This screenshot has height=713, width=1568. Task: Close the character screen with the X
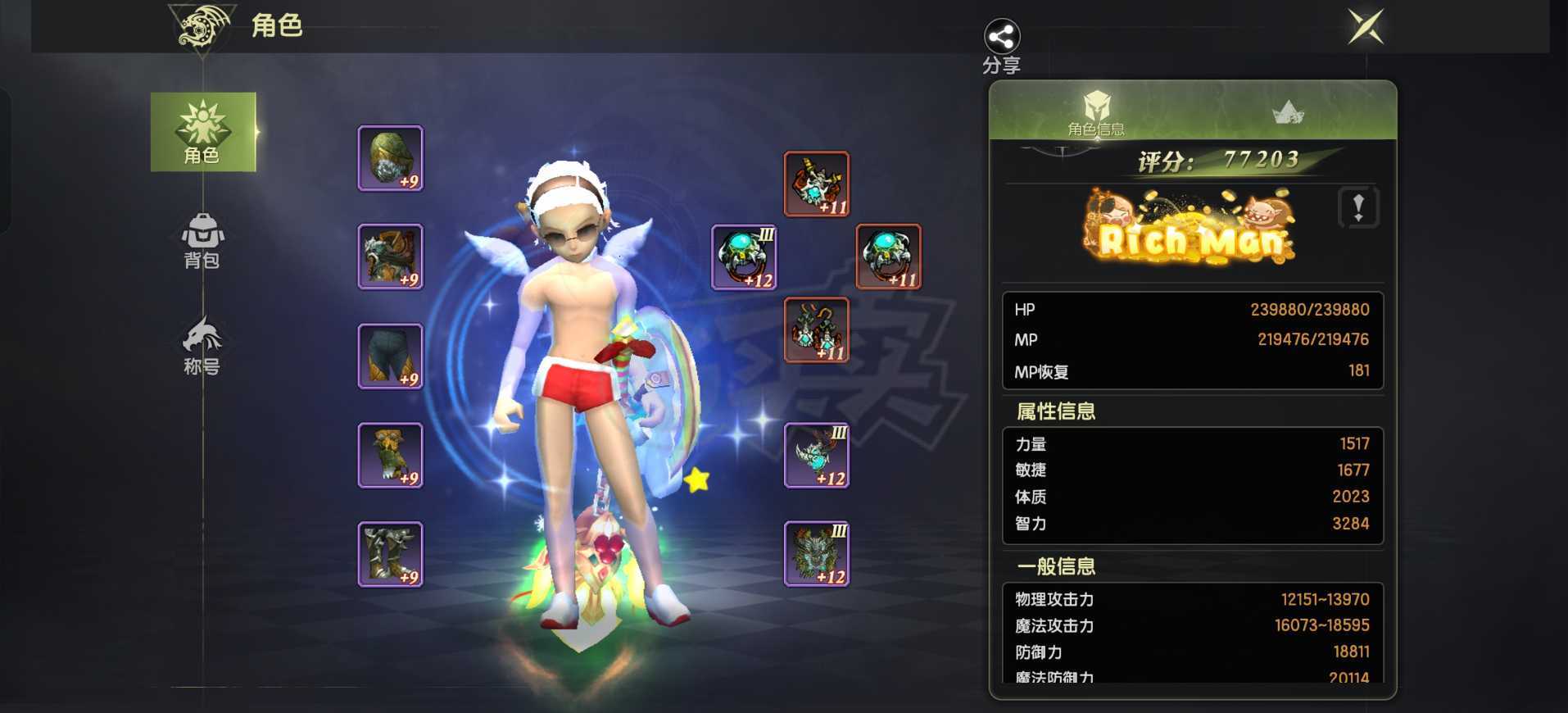(x=1363, y=27)
